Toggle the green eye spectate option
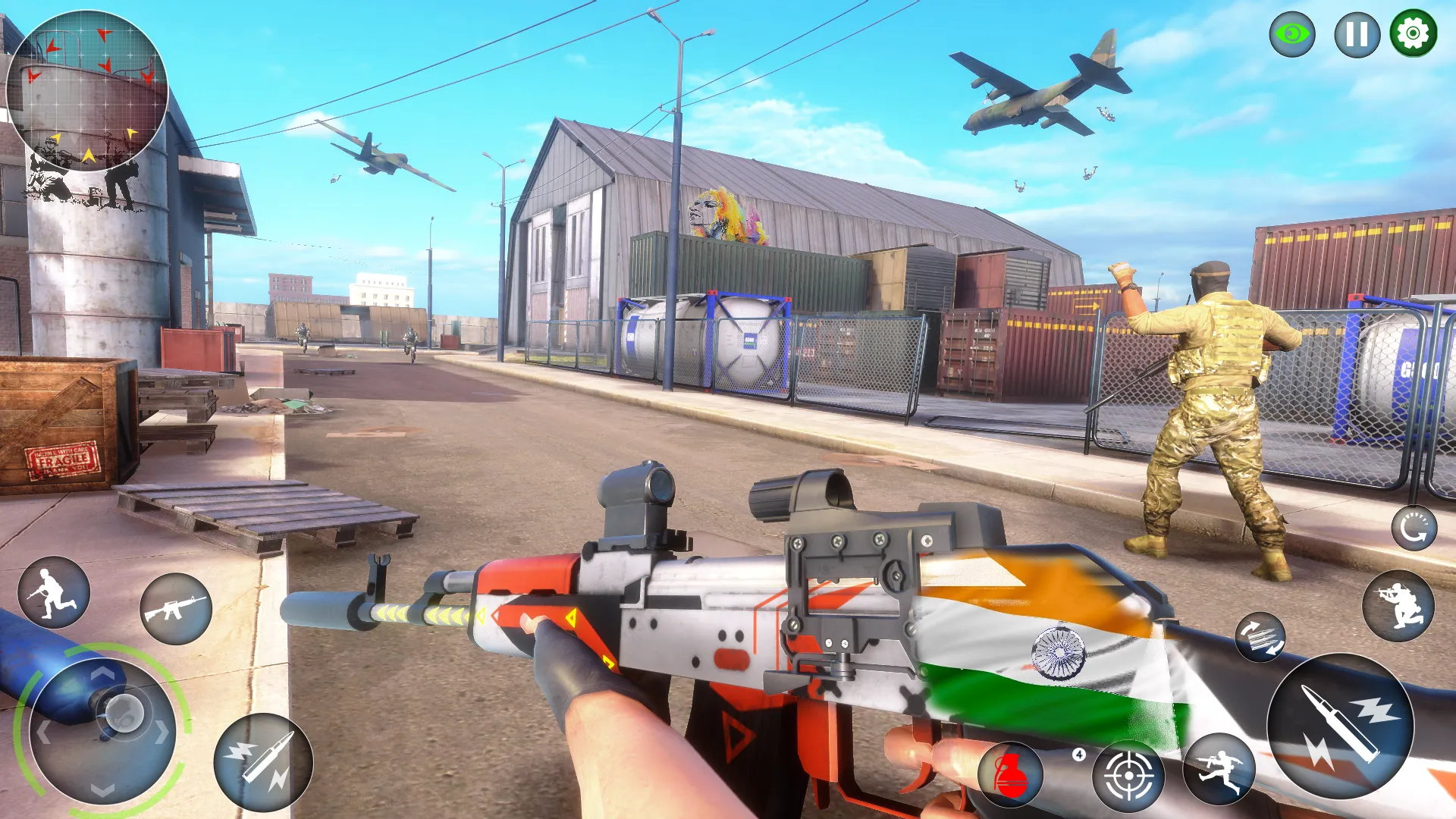The height and width of the screenshot is (819, 1456). (x=1291, y=33)
